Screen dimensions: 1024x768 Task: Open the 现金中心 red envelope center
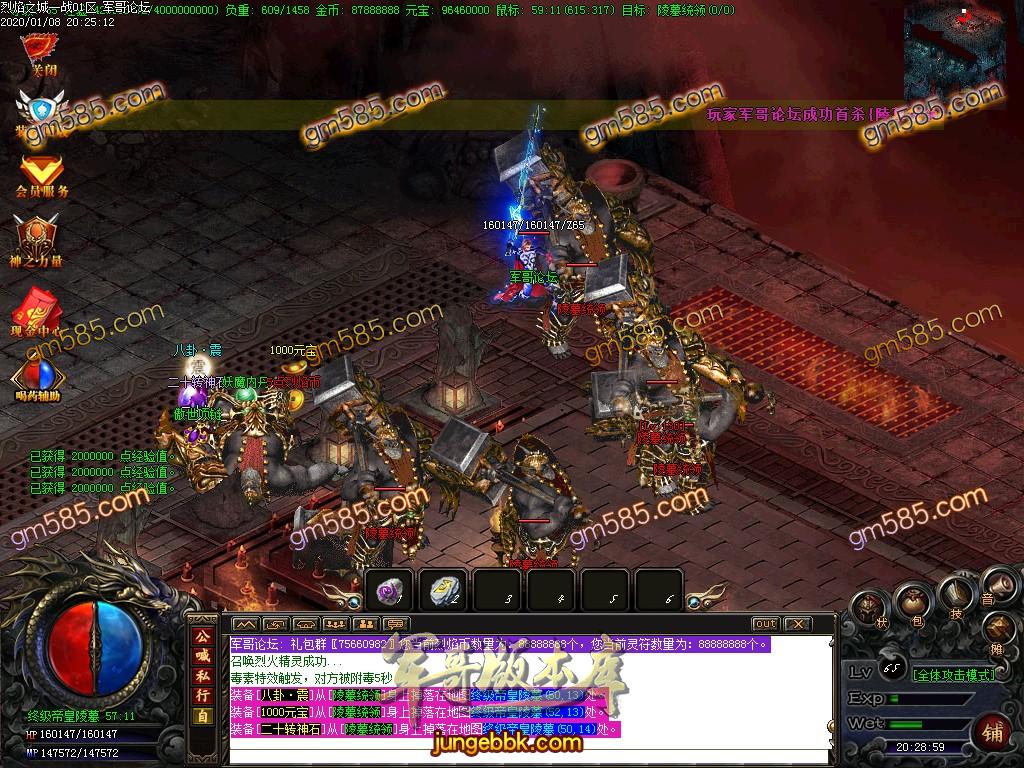click(x=37, y=309)
